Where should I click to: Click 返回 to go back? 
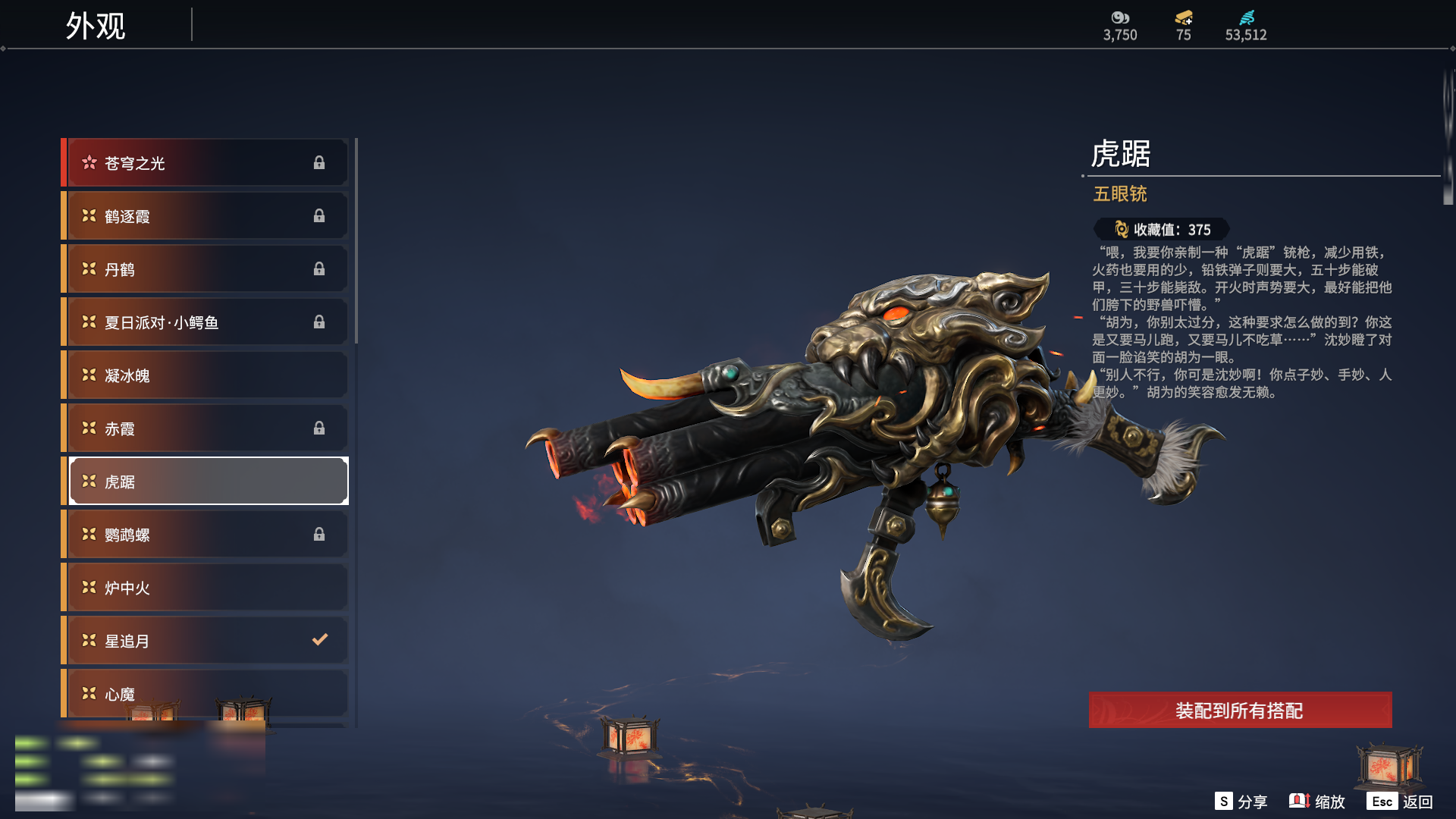point(1400,802)
